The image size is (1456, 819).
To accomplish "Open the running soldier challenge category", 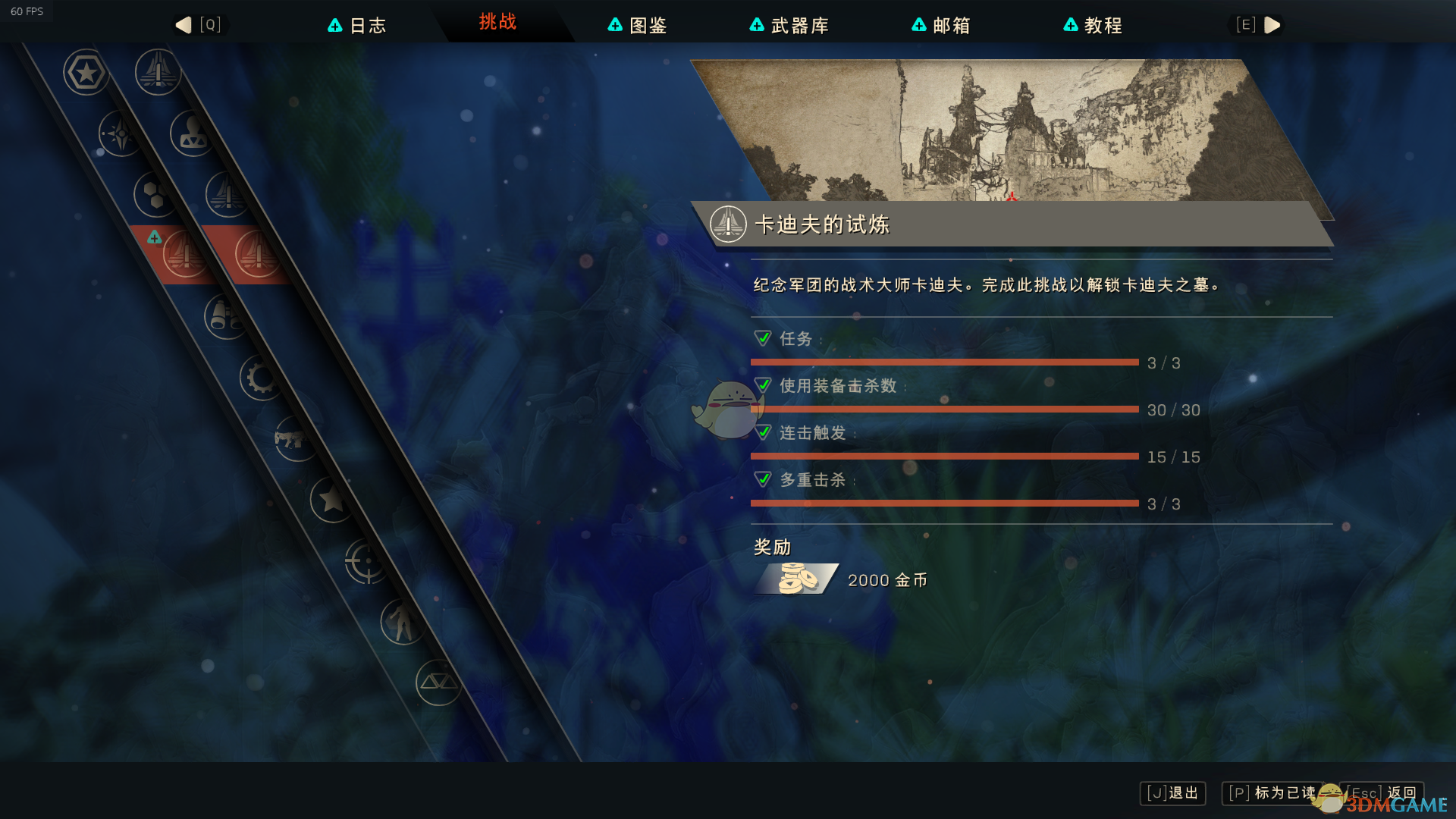I will coord(402,622).
